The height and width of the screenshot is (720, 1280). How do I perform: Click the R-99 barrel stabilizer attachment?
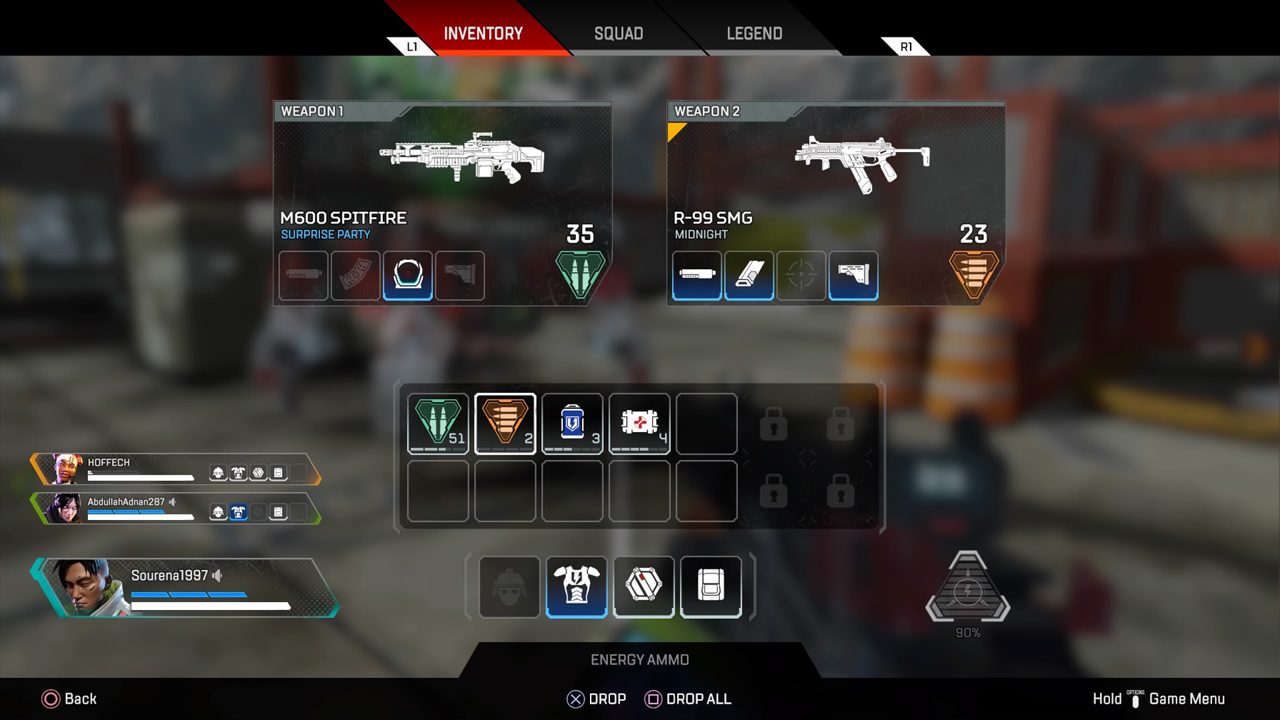(698, 276)
